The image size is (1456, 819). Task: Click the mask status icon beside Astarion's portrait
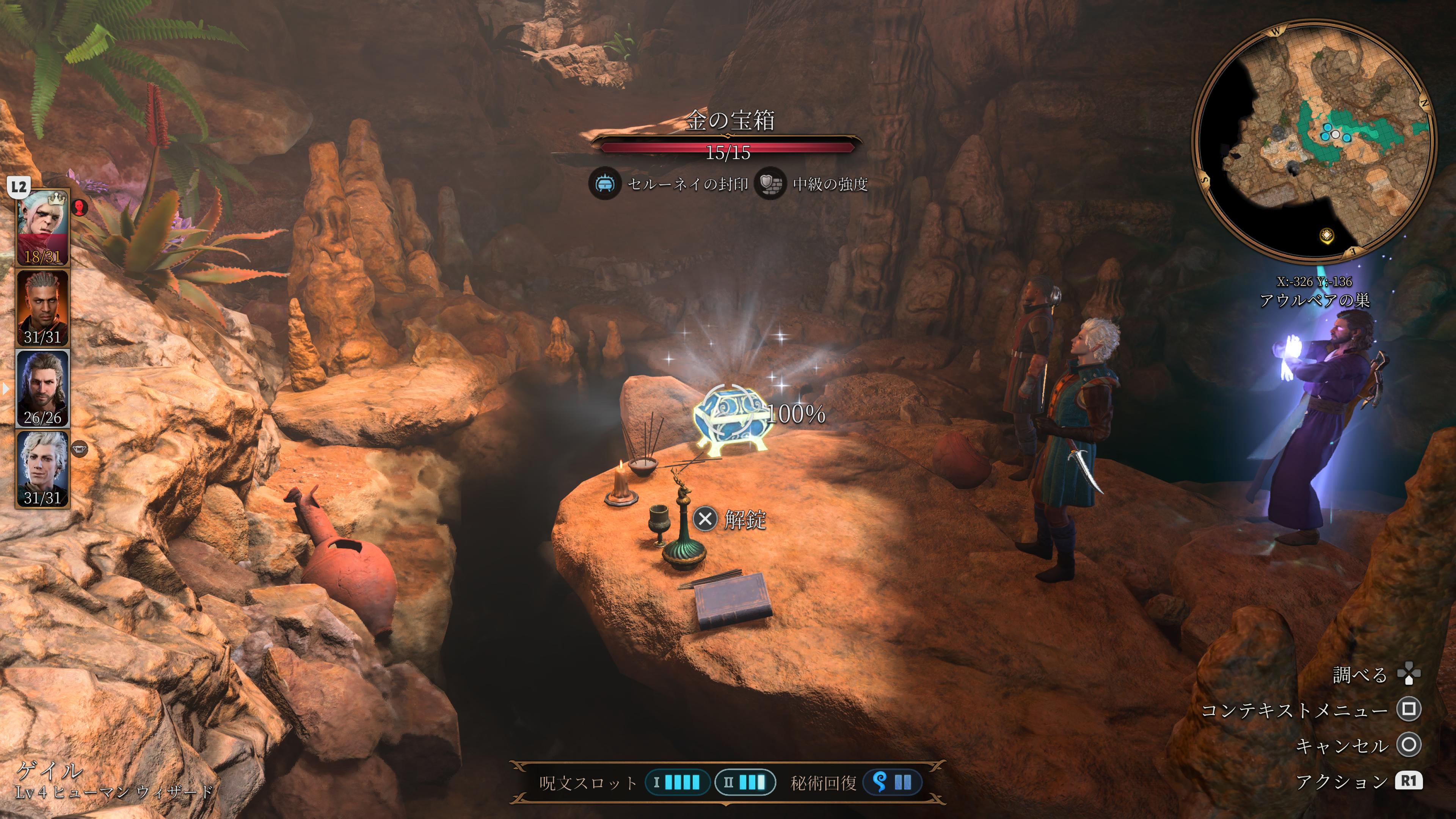[80, 449]
